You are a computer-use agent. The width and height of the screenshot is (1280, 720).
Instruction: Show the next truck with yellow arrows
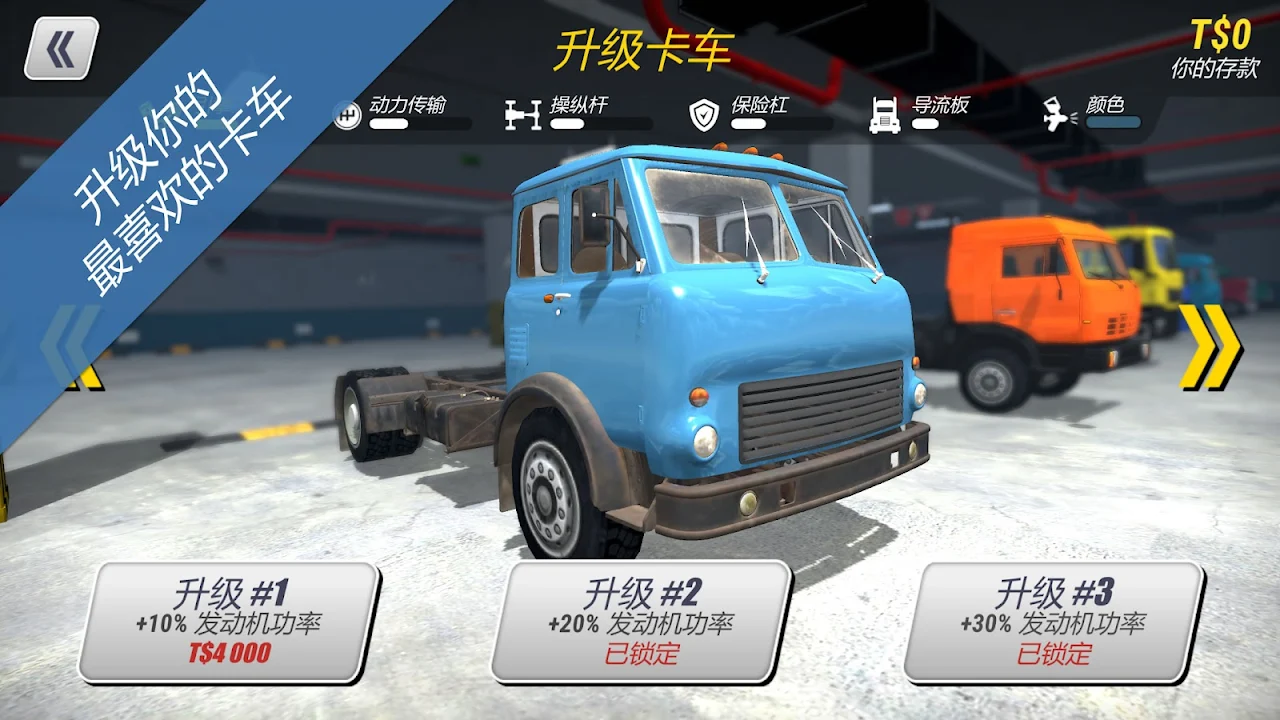point(1210,347)
